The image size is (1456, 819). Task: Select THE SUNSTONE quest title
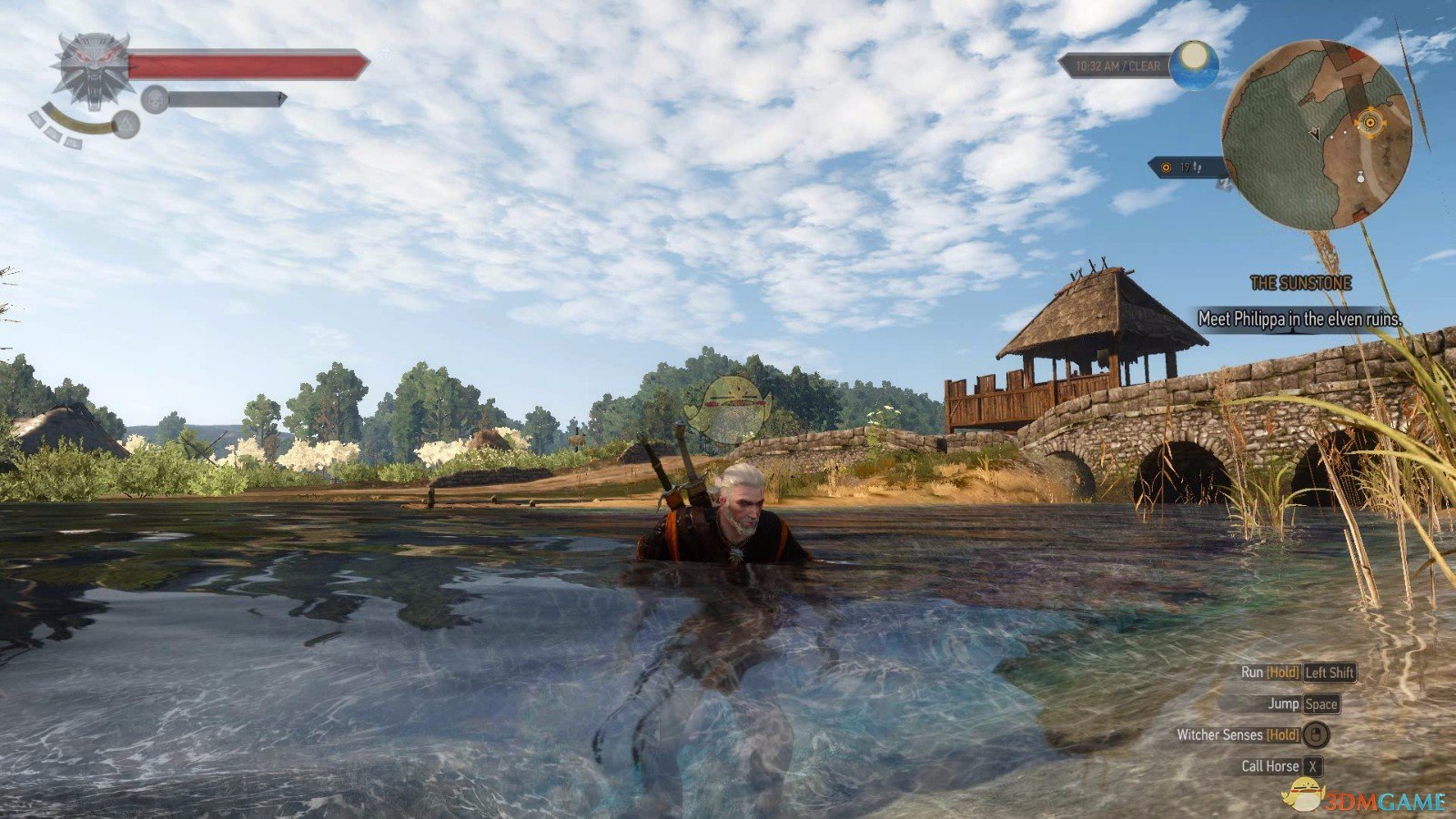tap(1303, 282)
